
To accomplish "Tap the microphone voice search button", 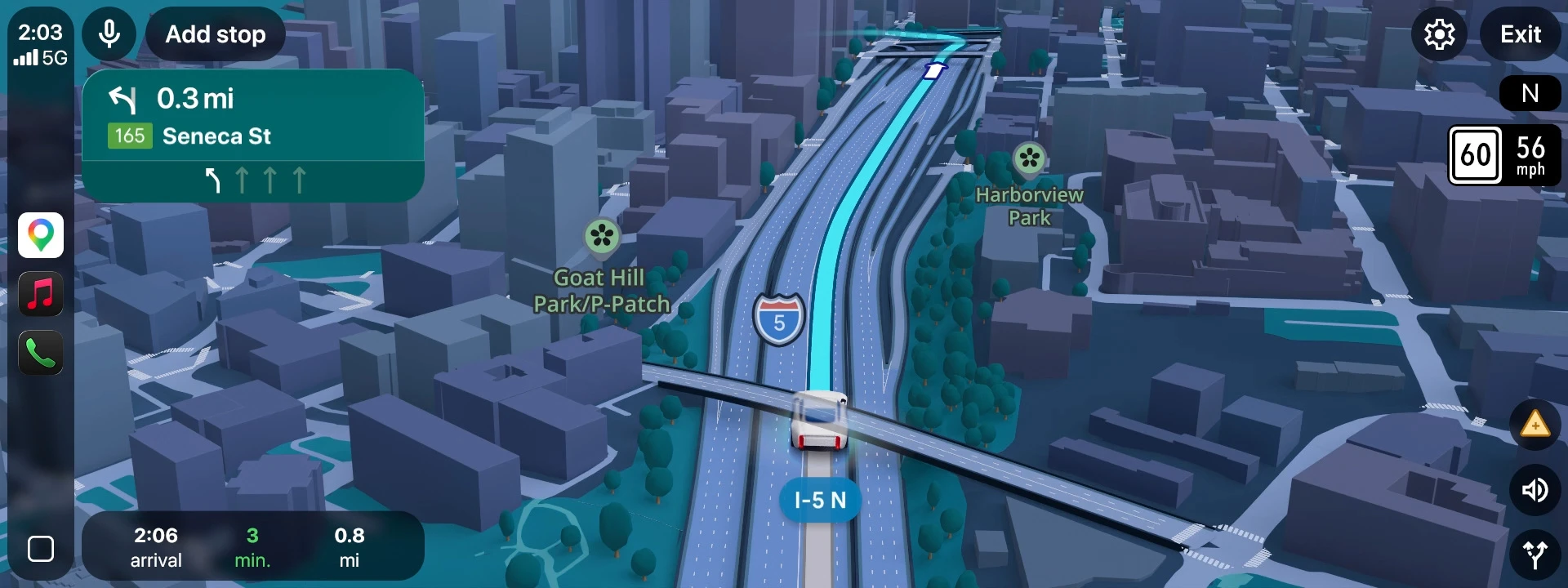I will (109, 34).
